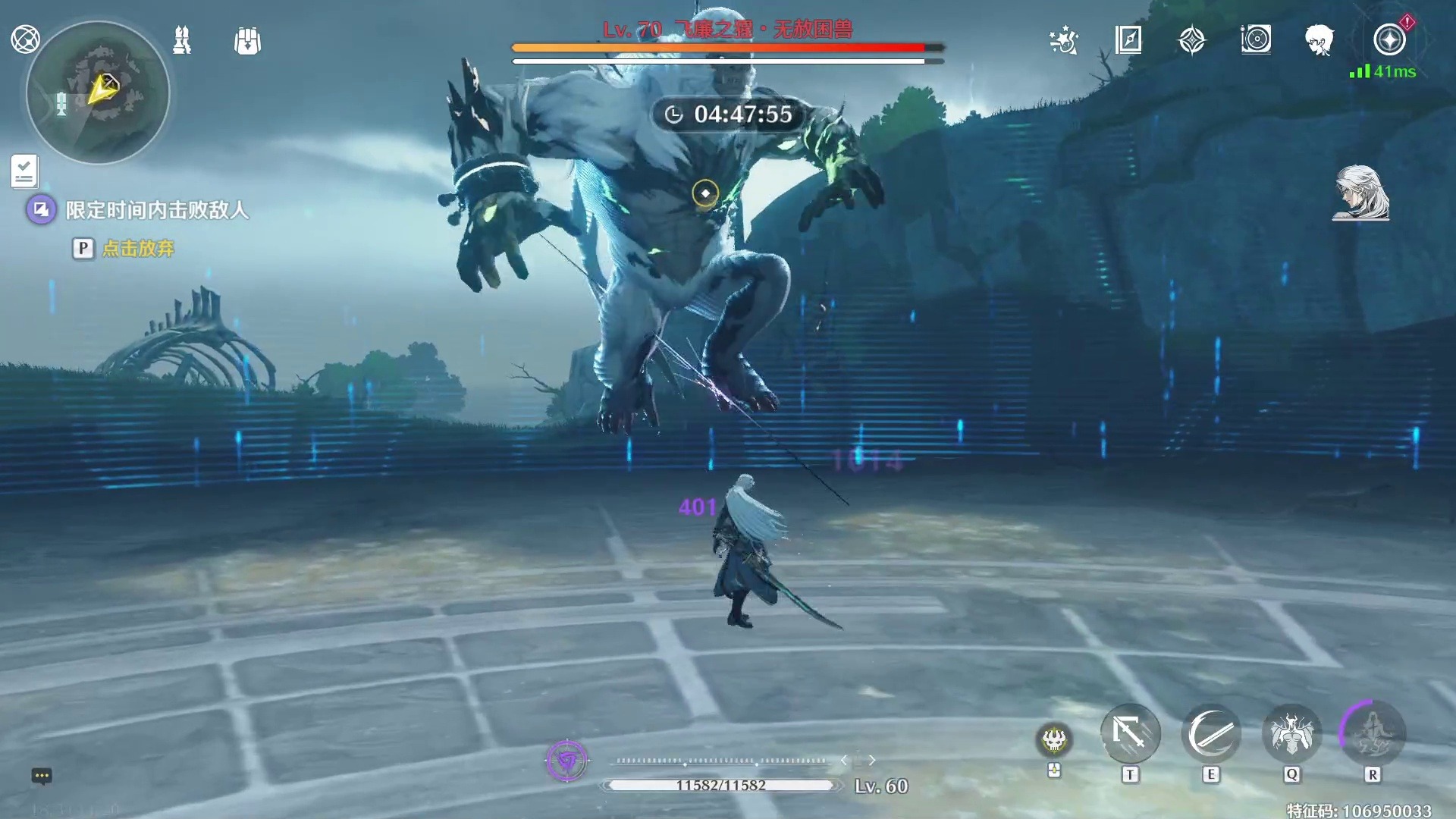
Task: Open the four-pointed star convene icon
Action: tap(1192, 40)
